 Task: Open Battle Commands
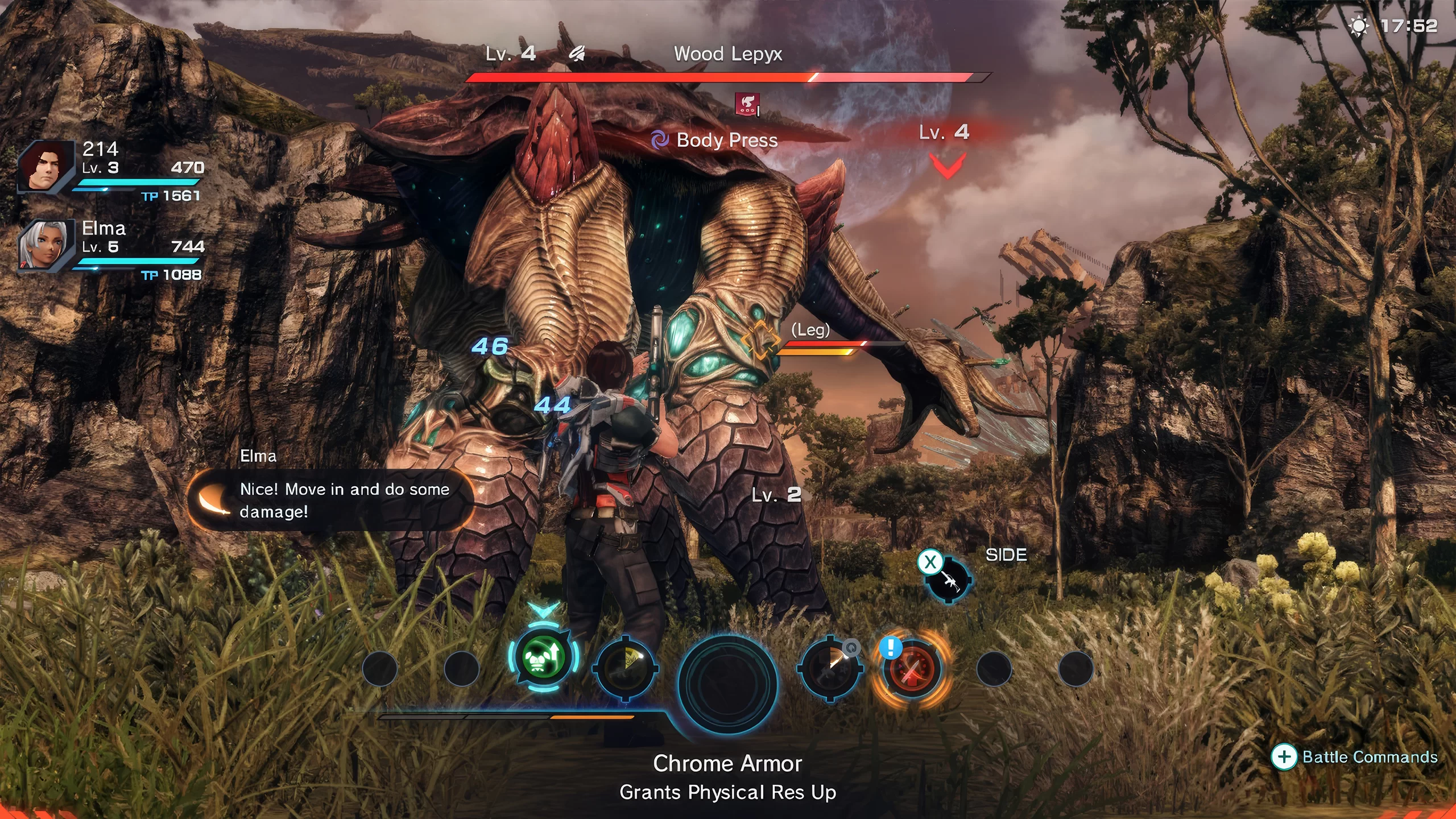click(1355, 757)
